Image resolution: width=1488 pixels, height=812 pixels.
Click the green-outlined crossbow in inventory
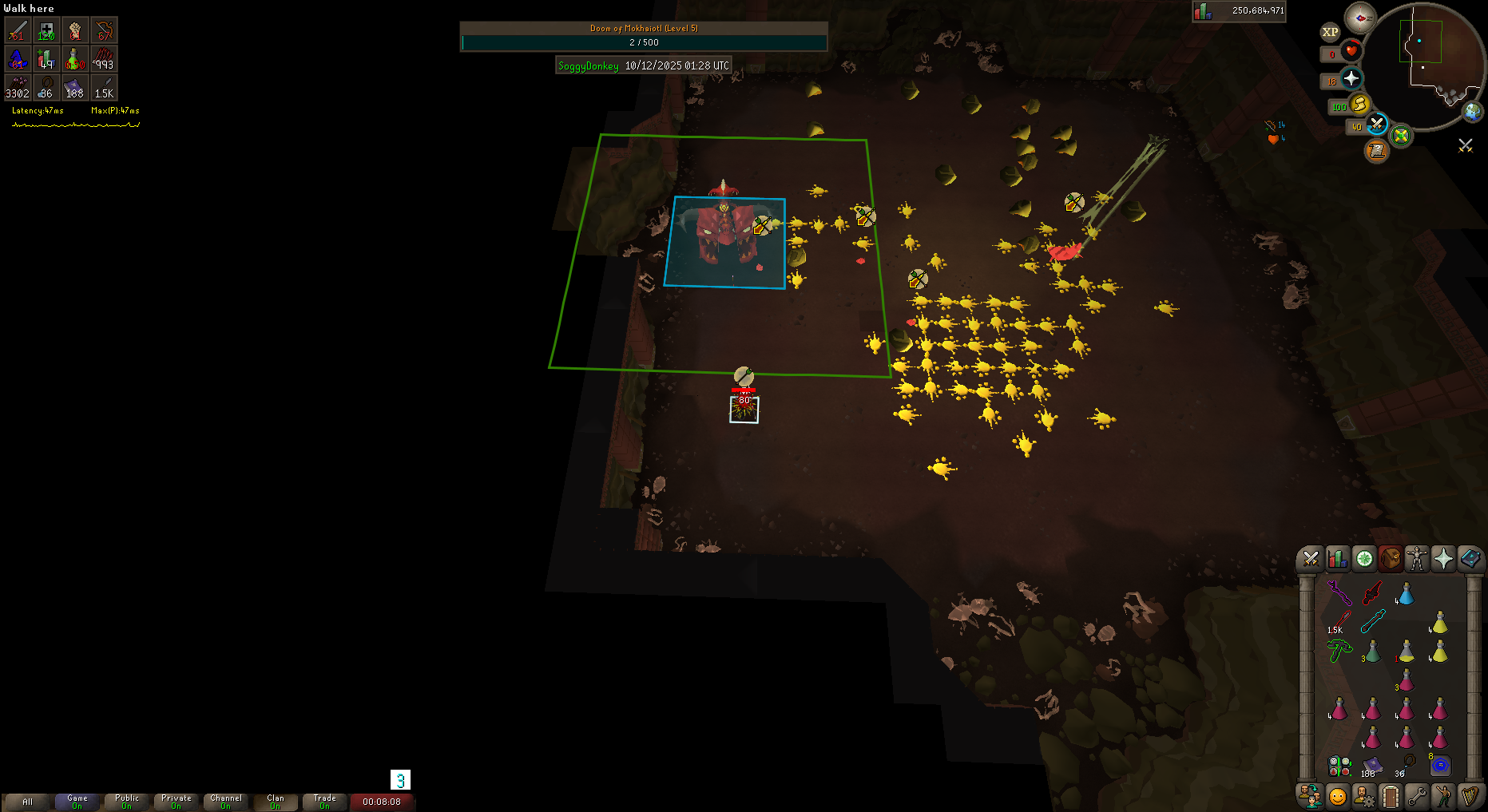[1339, 652]
